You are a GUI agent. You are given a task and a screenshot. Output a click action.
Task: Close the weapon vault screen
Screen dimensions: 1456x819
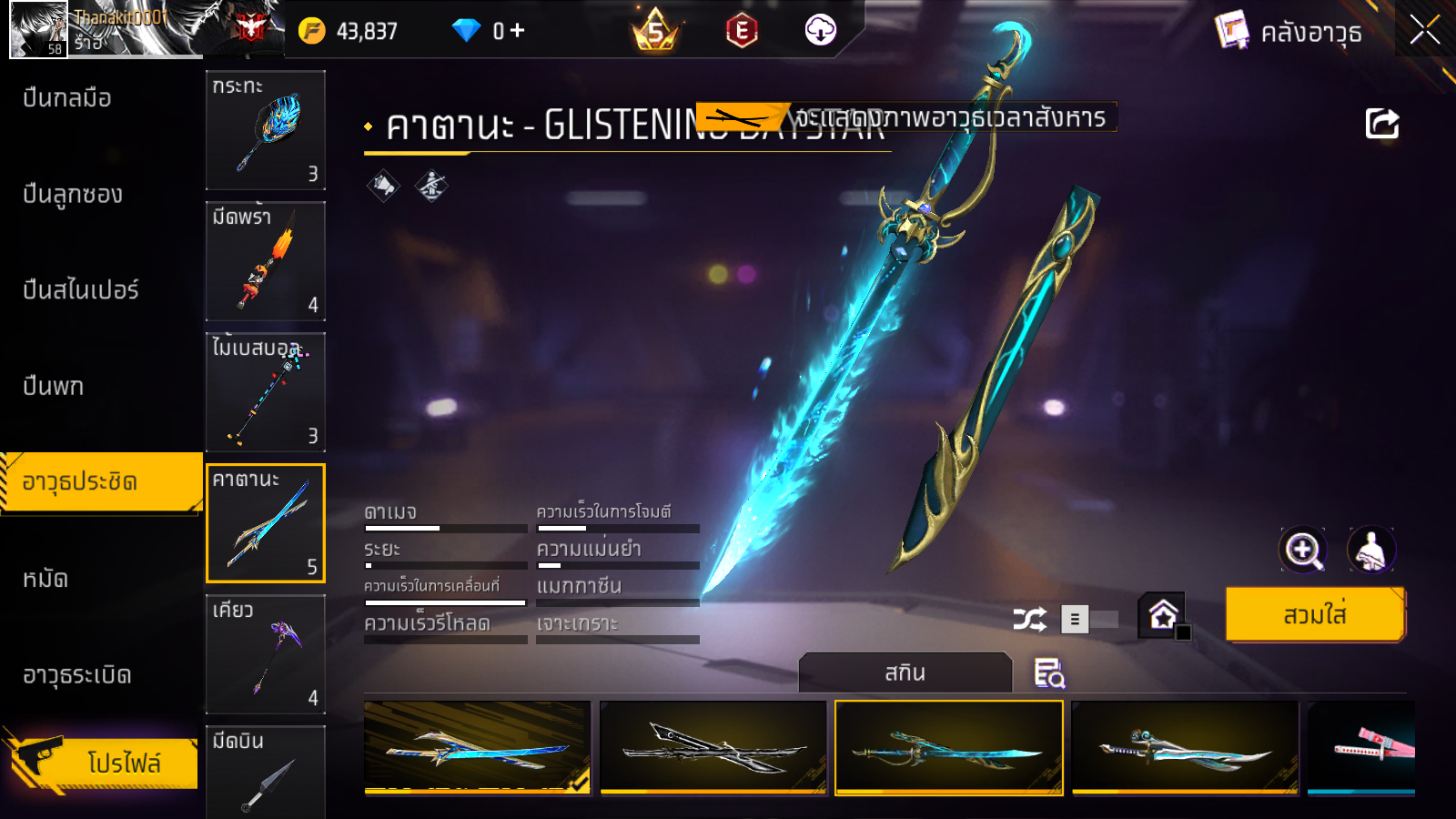pos(1424,30)
